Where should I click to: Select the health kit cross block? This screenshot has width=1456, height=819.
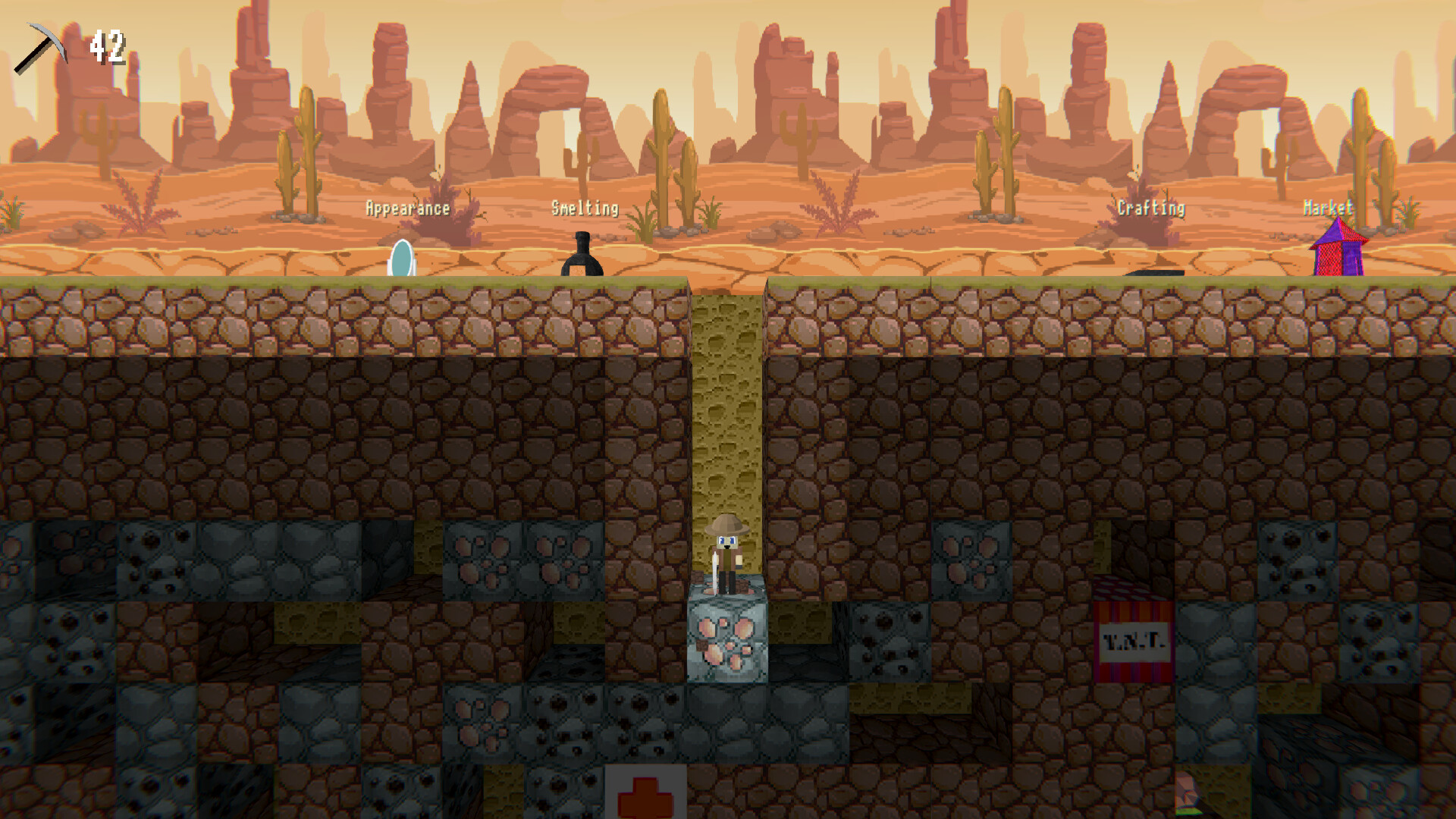pos(646,793)
